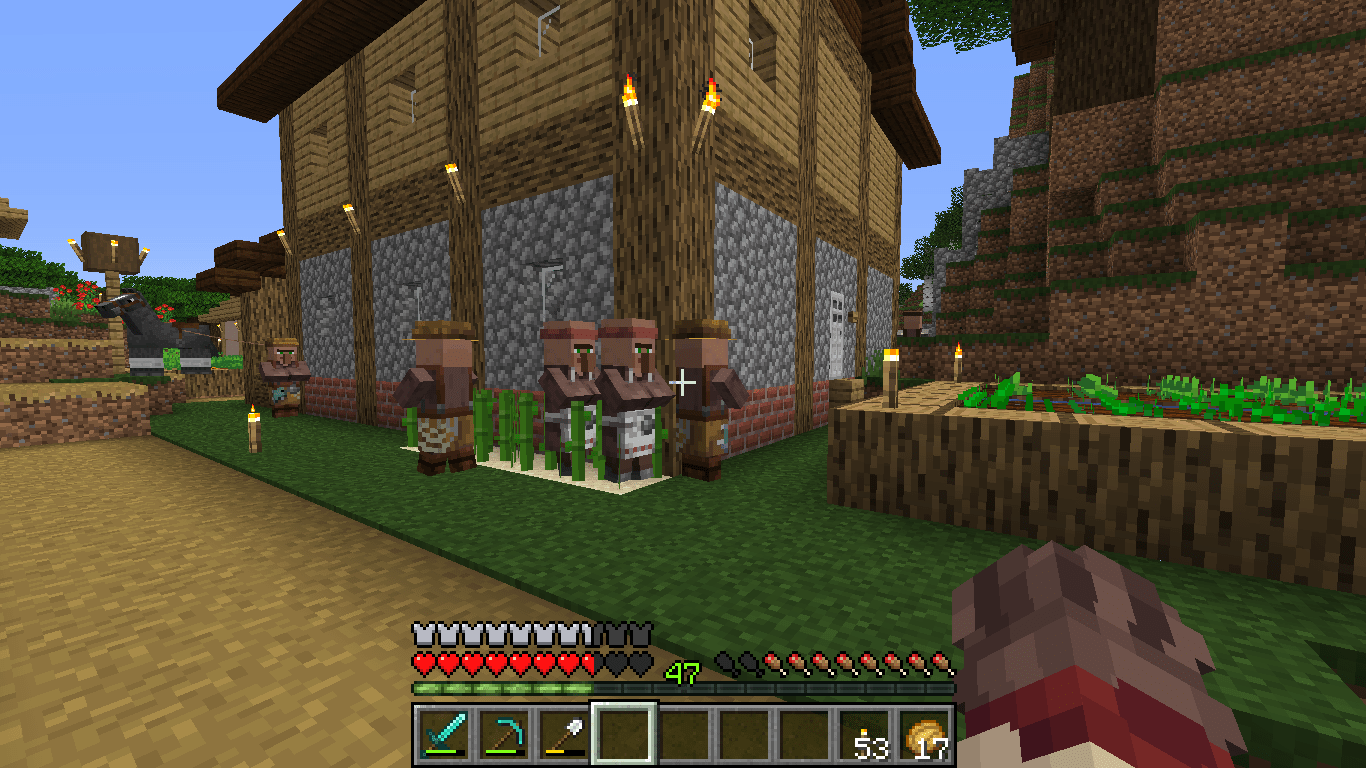Click the rightmost drumstick in the hunger bar
This screenshot has width=1366, height=768.
941,662
